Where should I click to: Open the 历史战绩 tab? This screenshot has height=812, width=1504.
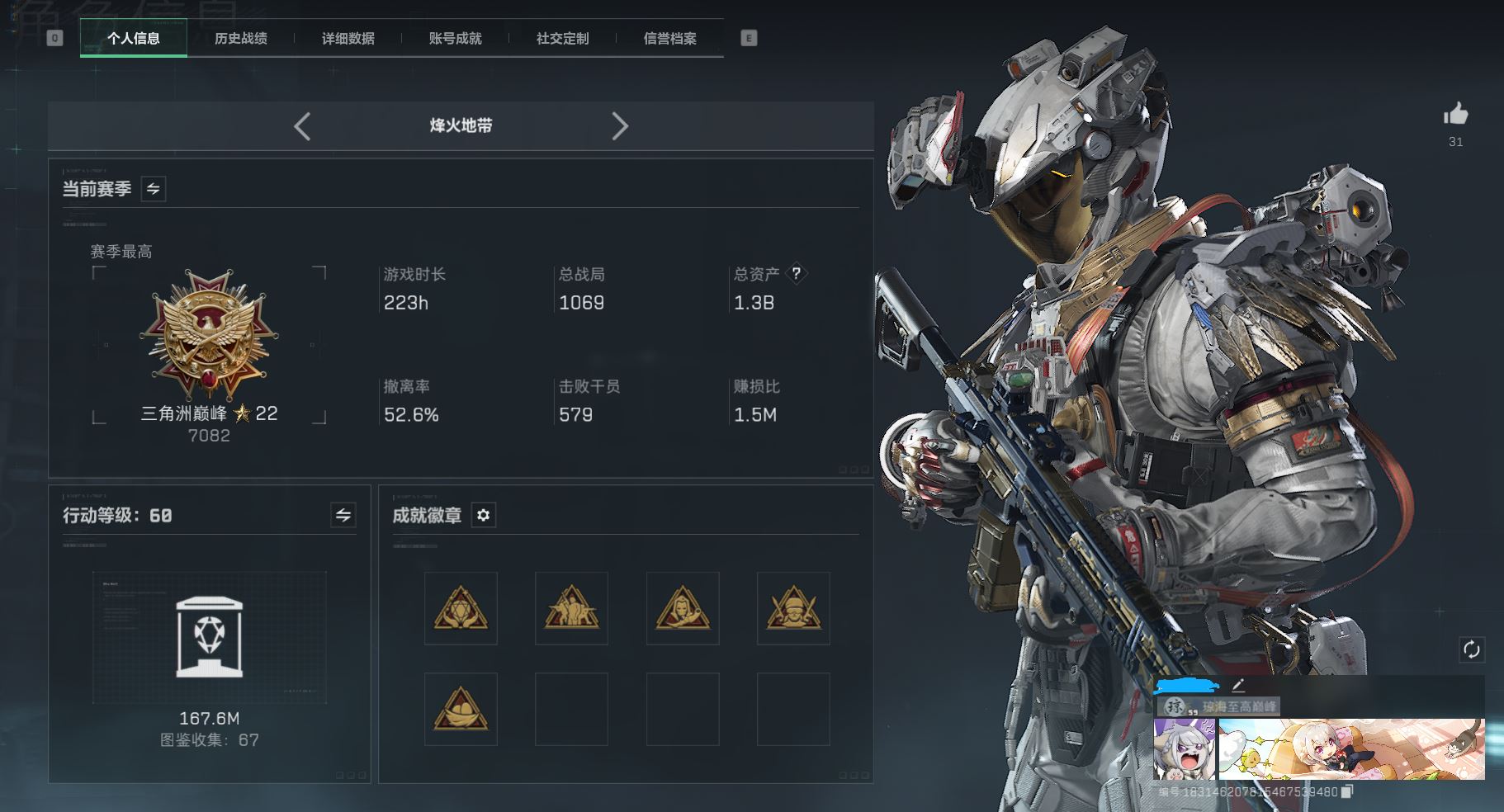[240, 39]
